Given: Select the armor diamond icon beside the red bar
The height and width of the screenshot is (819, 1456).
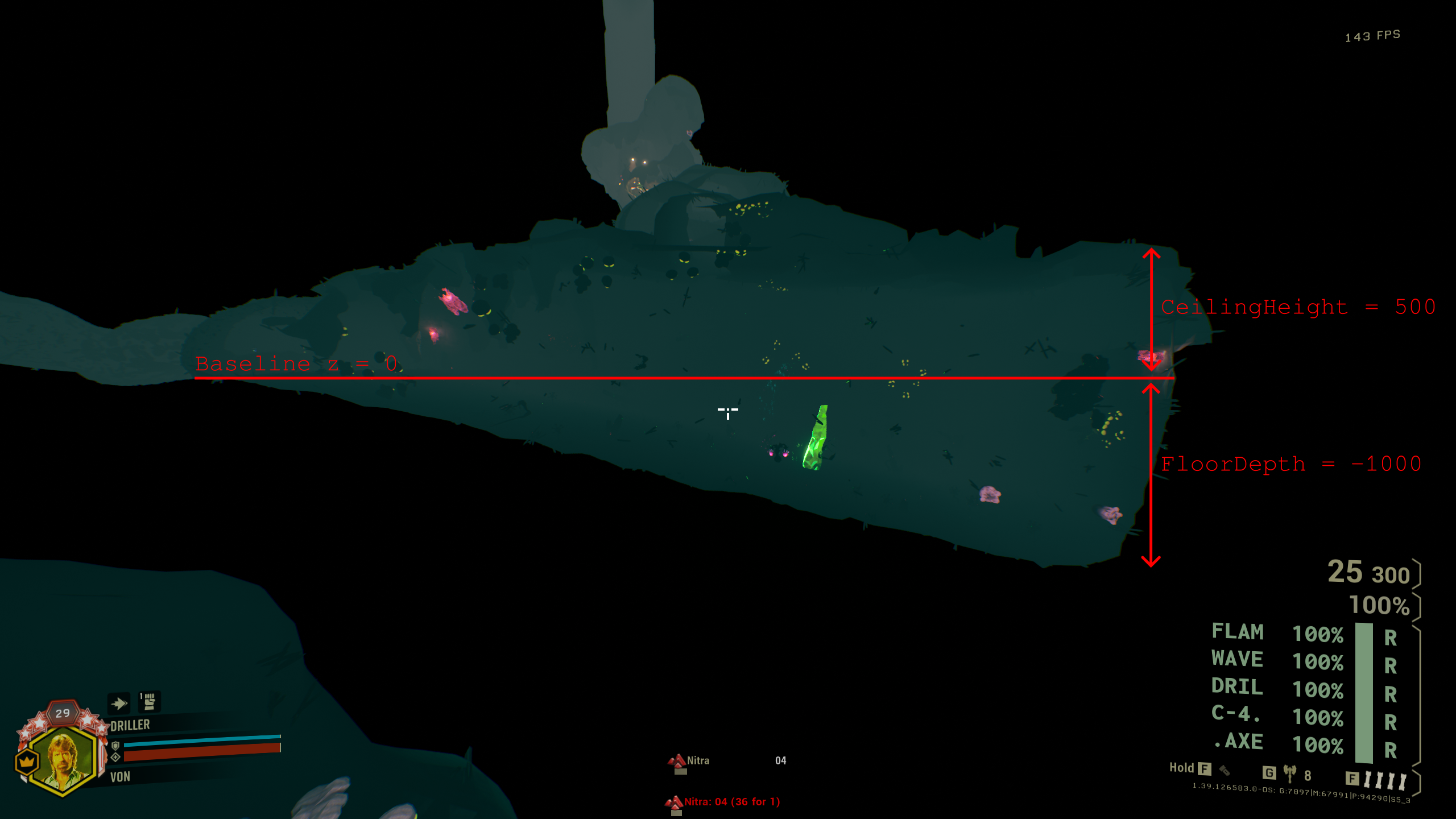Looking at the screenshot, I should 115,760.
